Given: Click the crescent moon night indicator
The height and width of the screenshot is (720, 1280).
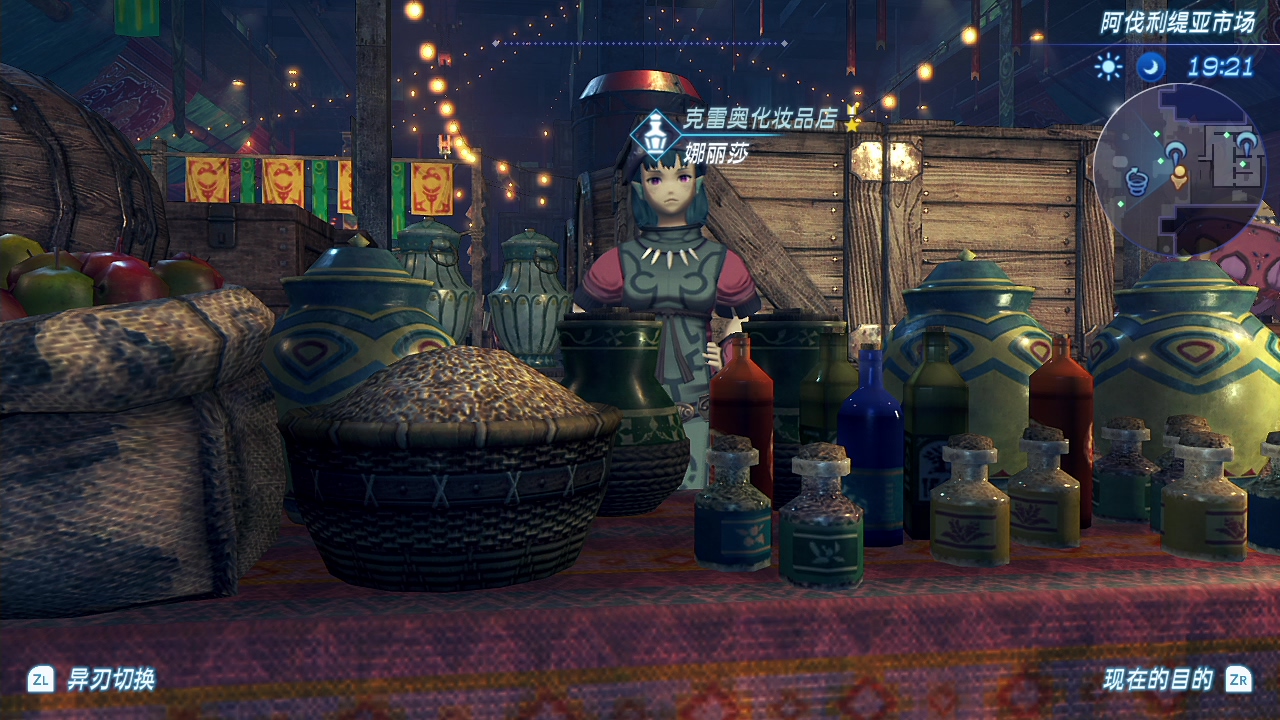Looking at the screenshot, I should coord(1151,67).
